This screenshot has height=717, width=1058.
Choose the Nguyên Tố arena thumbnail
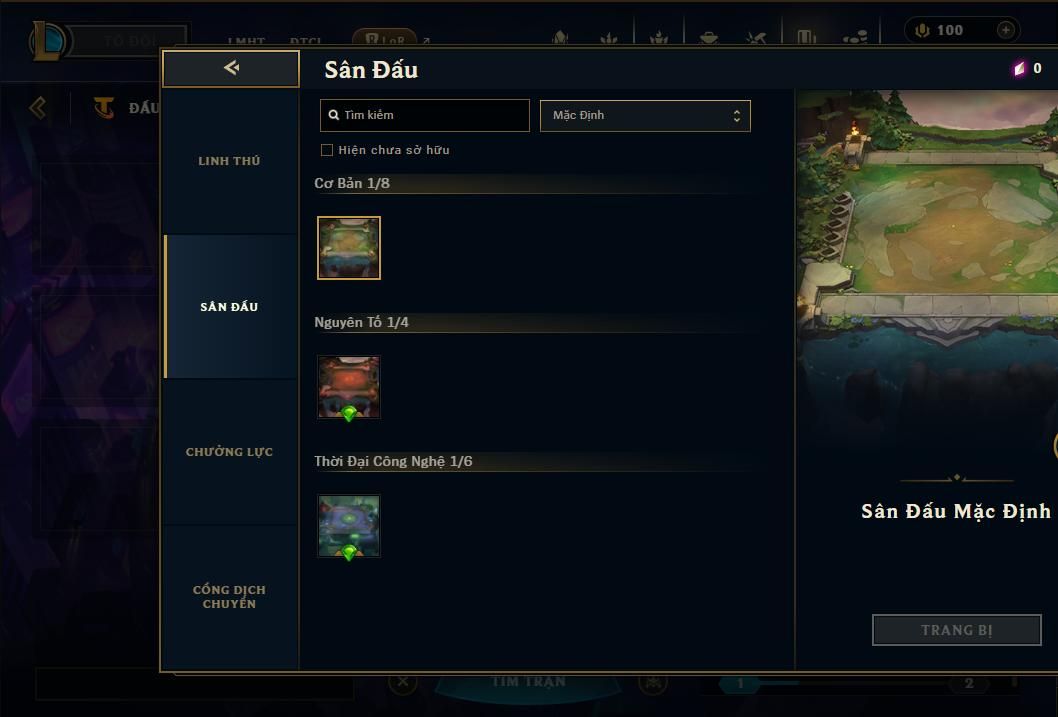[x=349, y=387]
